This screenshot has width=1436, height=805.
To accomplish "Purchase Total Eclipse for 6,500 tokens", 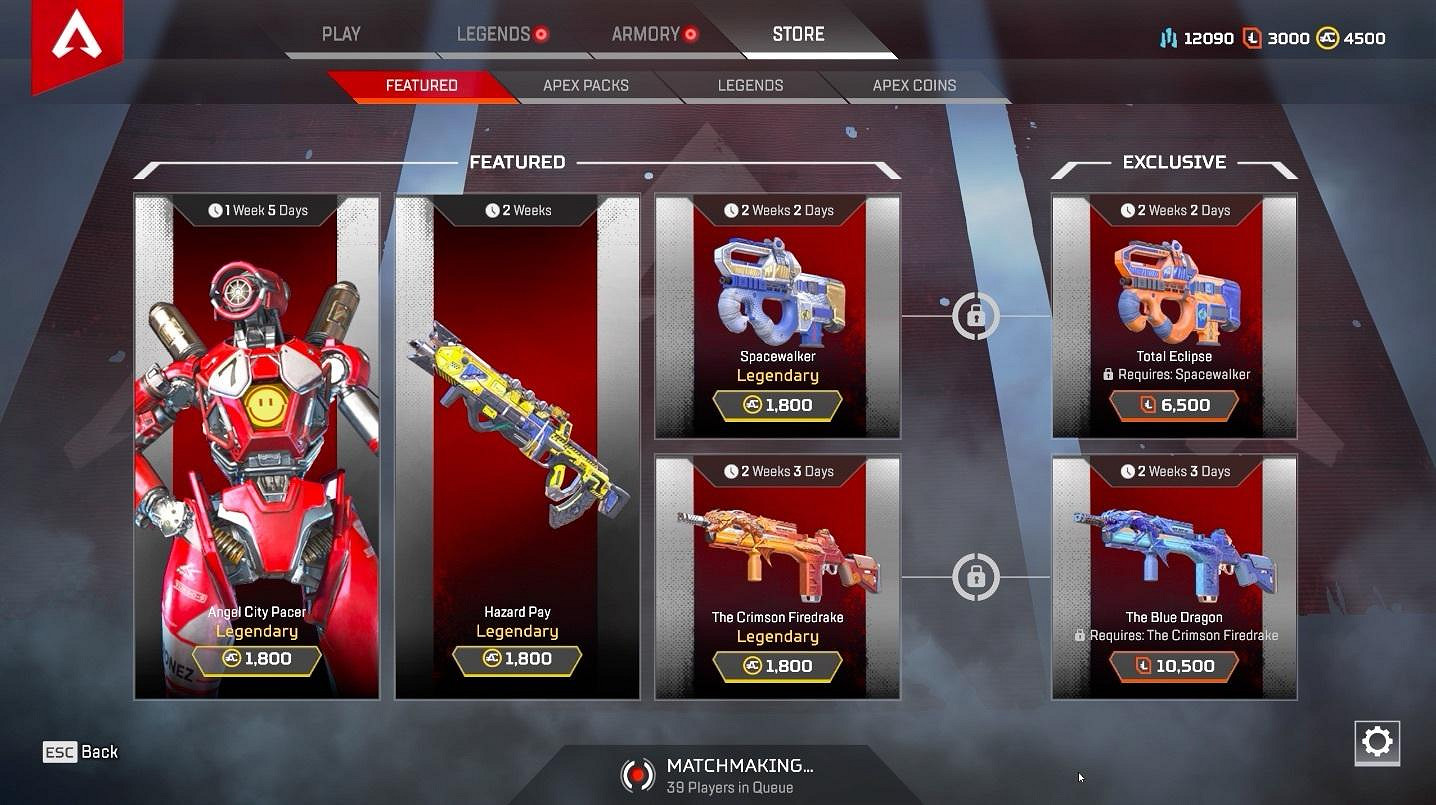I will coord(1174,405).
